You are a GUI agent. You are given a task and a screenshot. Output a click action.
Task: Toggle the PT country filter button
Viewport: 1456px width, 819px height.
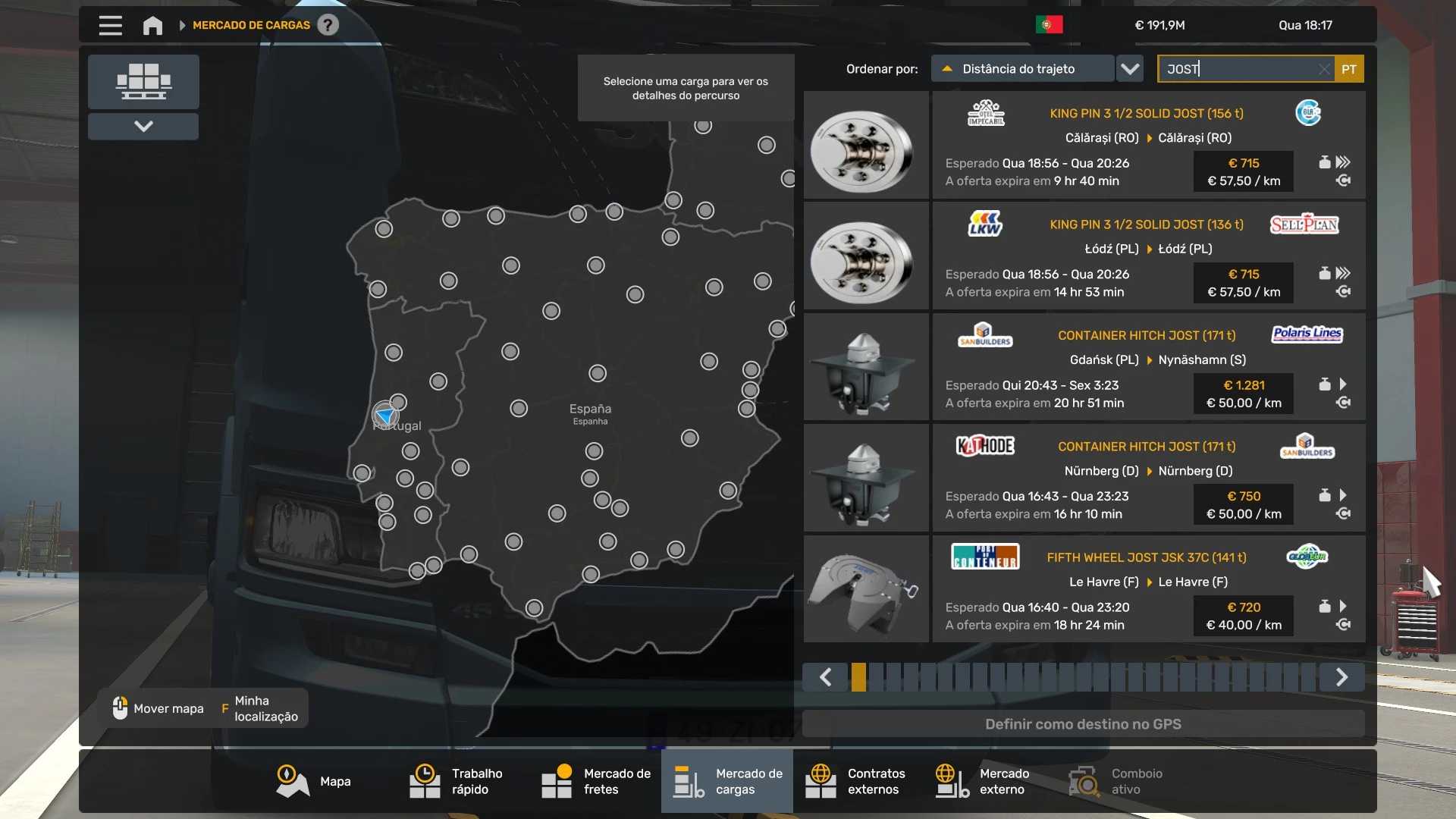[x=1349, y=69]
